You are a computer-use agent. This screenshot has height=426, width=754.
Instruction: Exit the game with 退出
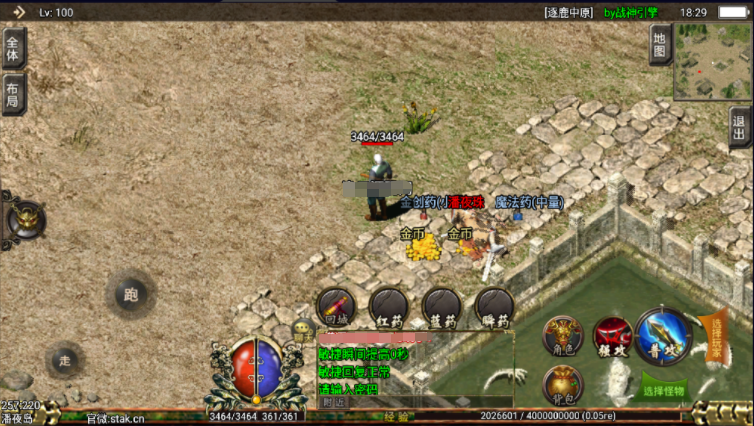click(x=740, y=127)
